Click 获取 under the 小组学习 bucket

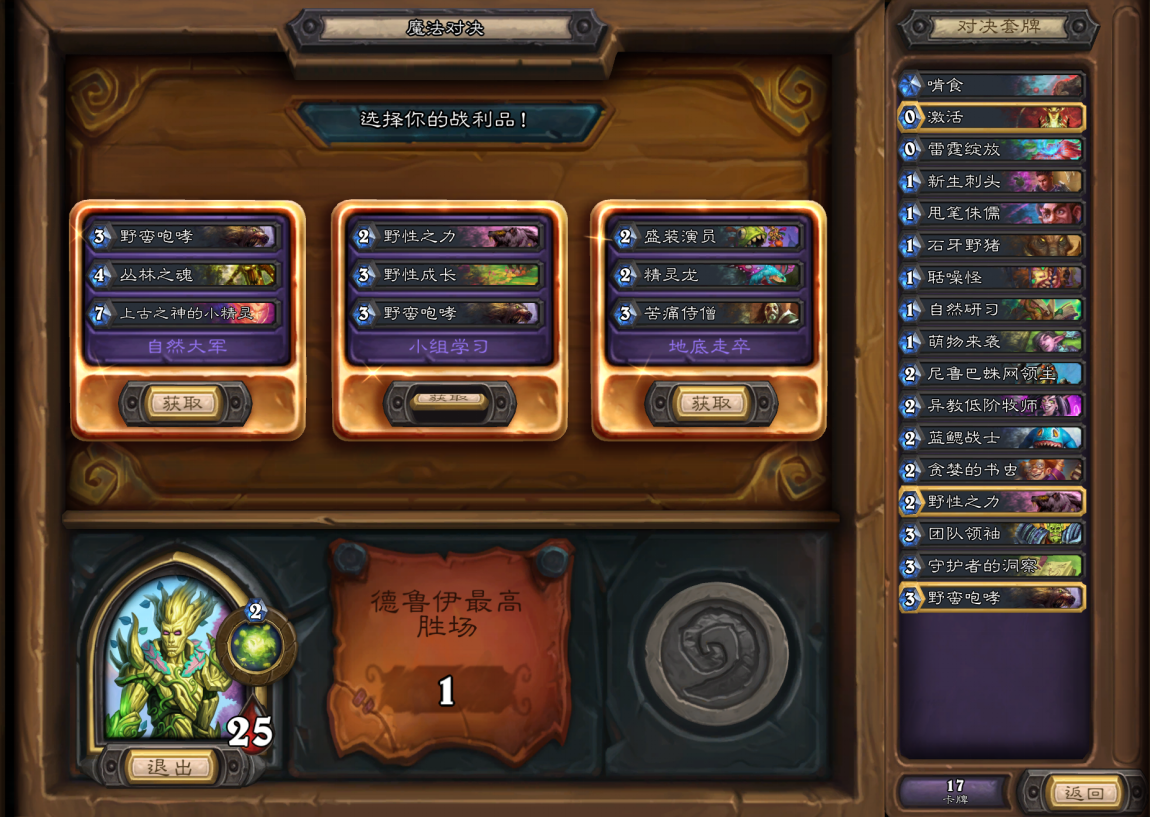(x=449, y=400)
